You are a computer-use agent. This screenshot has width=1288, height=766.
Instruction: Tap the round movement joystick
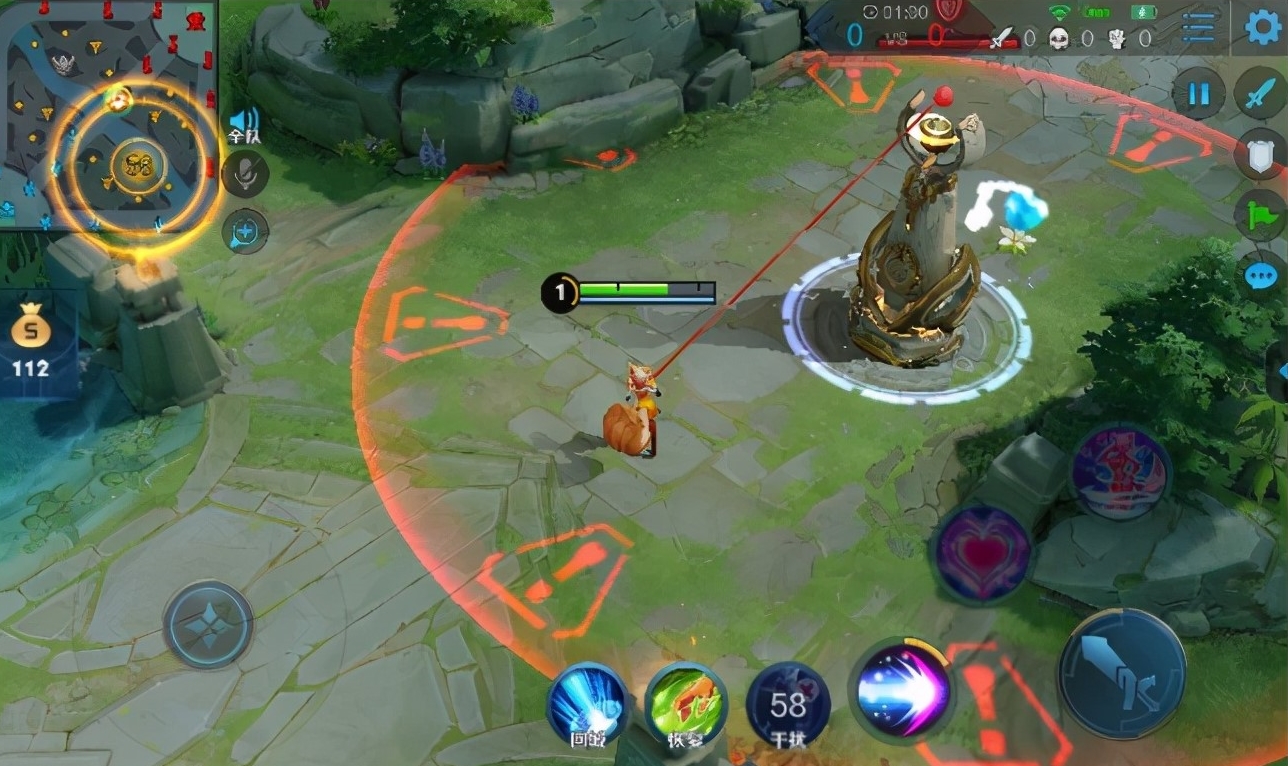208,625
